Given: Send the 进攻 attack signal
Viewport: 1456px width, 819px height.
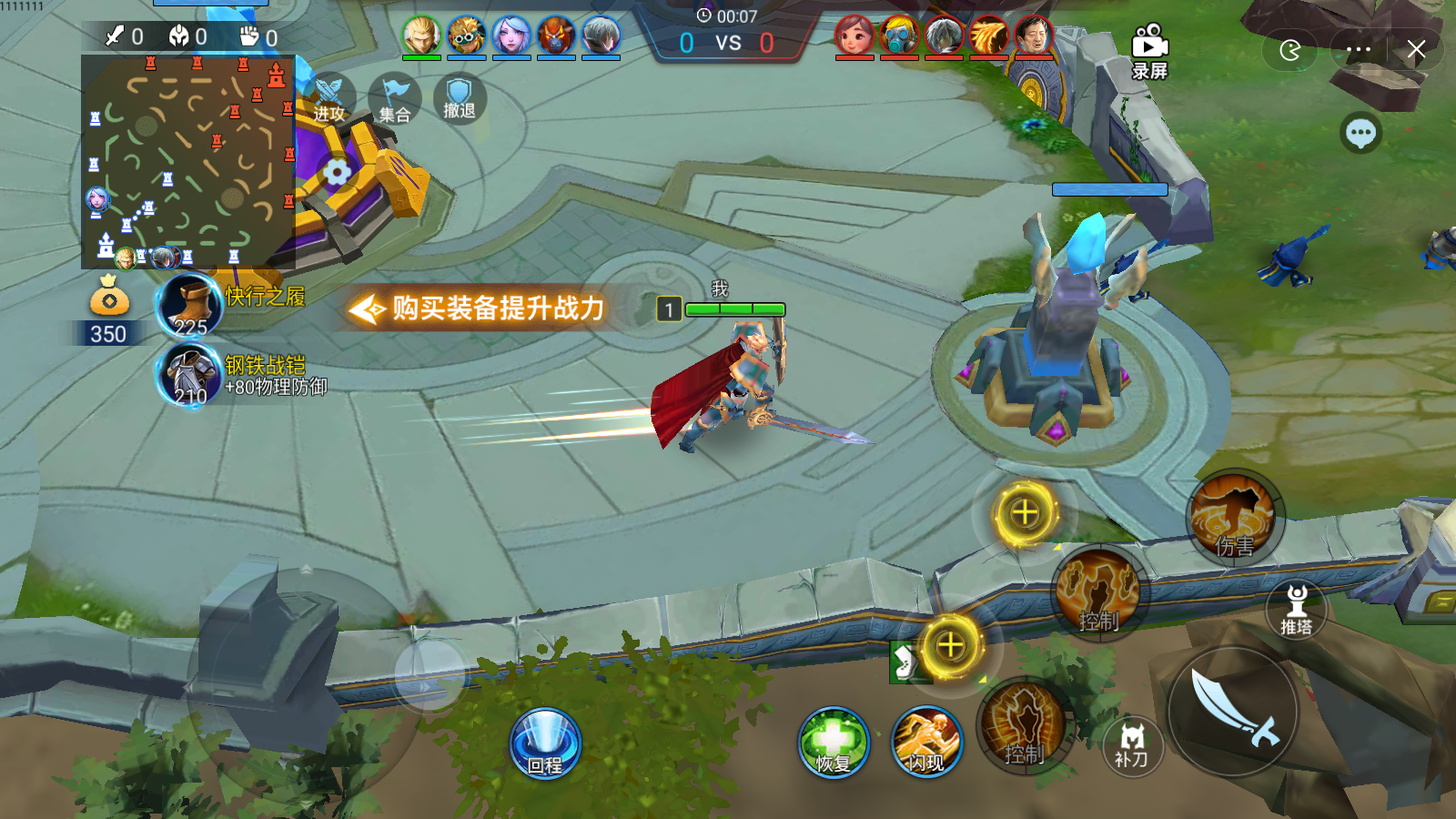Looking at the screenshot, I should (333, 94).
